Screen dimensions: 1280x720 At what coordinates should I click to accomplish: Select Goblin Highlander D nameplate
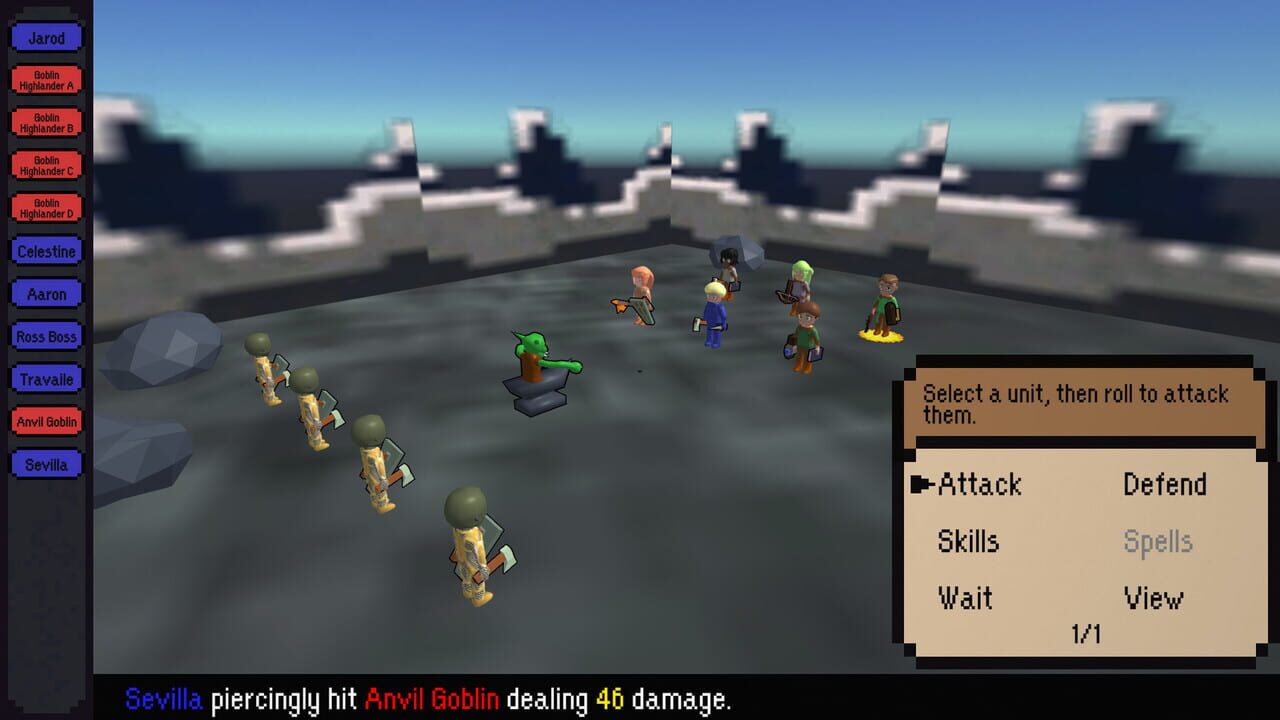point(45,208)
